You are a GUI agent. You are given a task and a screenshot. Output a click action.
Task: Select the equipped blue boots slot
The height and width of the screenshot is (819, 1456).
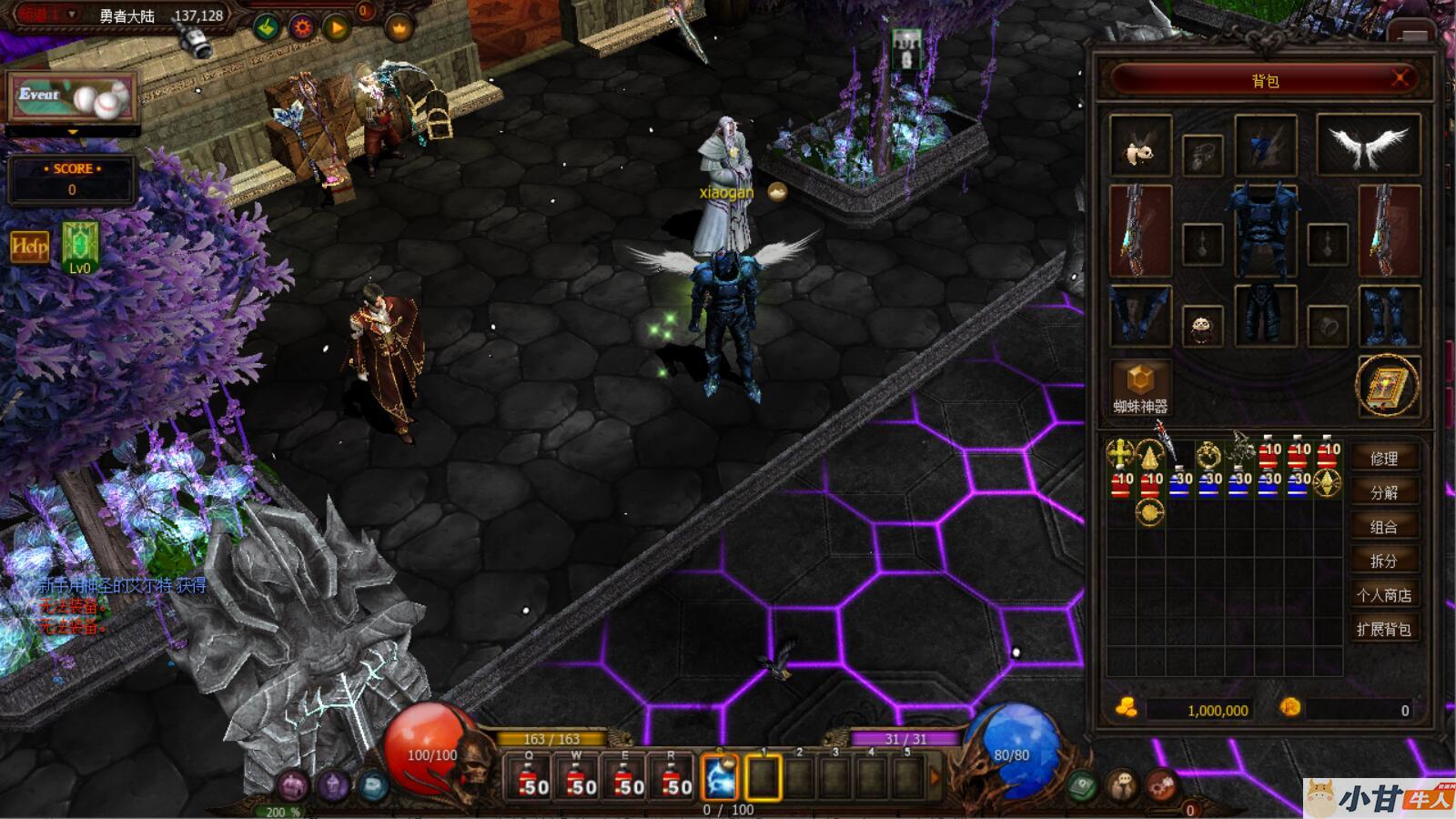1389,315
